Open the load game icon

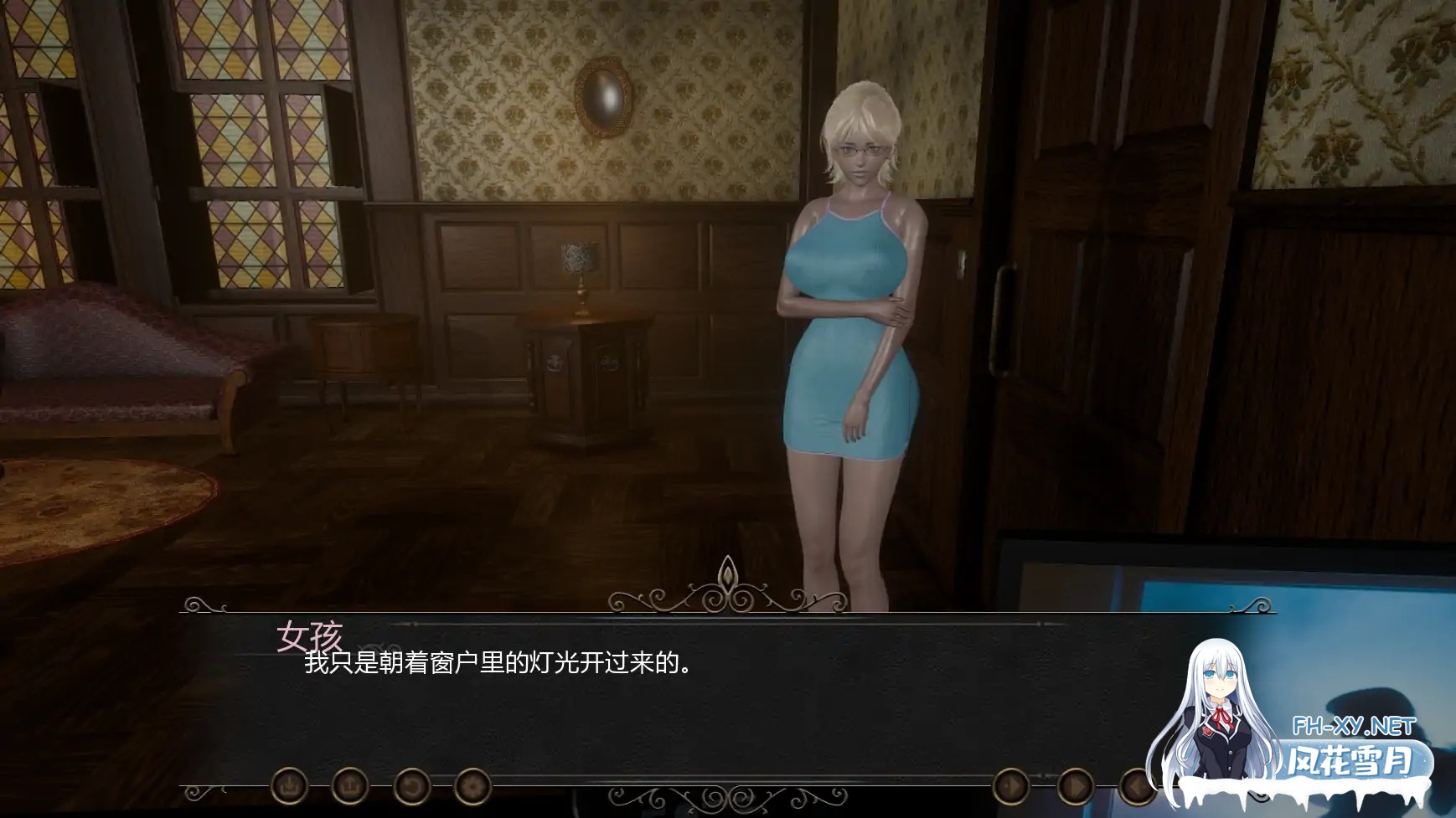[x=350, y=785]
